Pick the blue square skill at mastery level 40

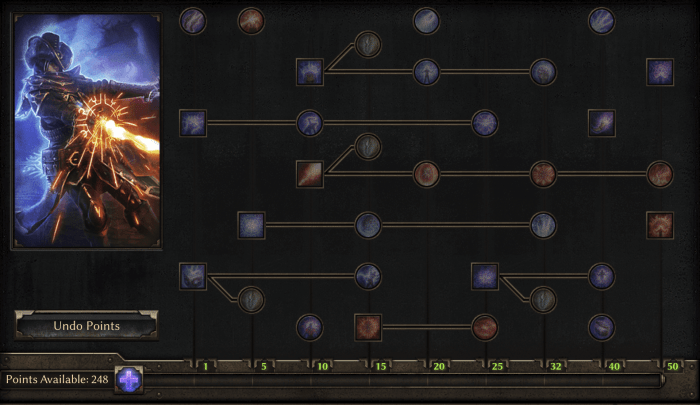click(x=601, y=123)
